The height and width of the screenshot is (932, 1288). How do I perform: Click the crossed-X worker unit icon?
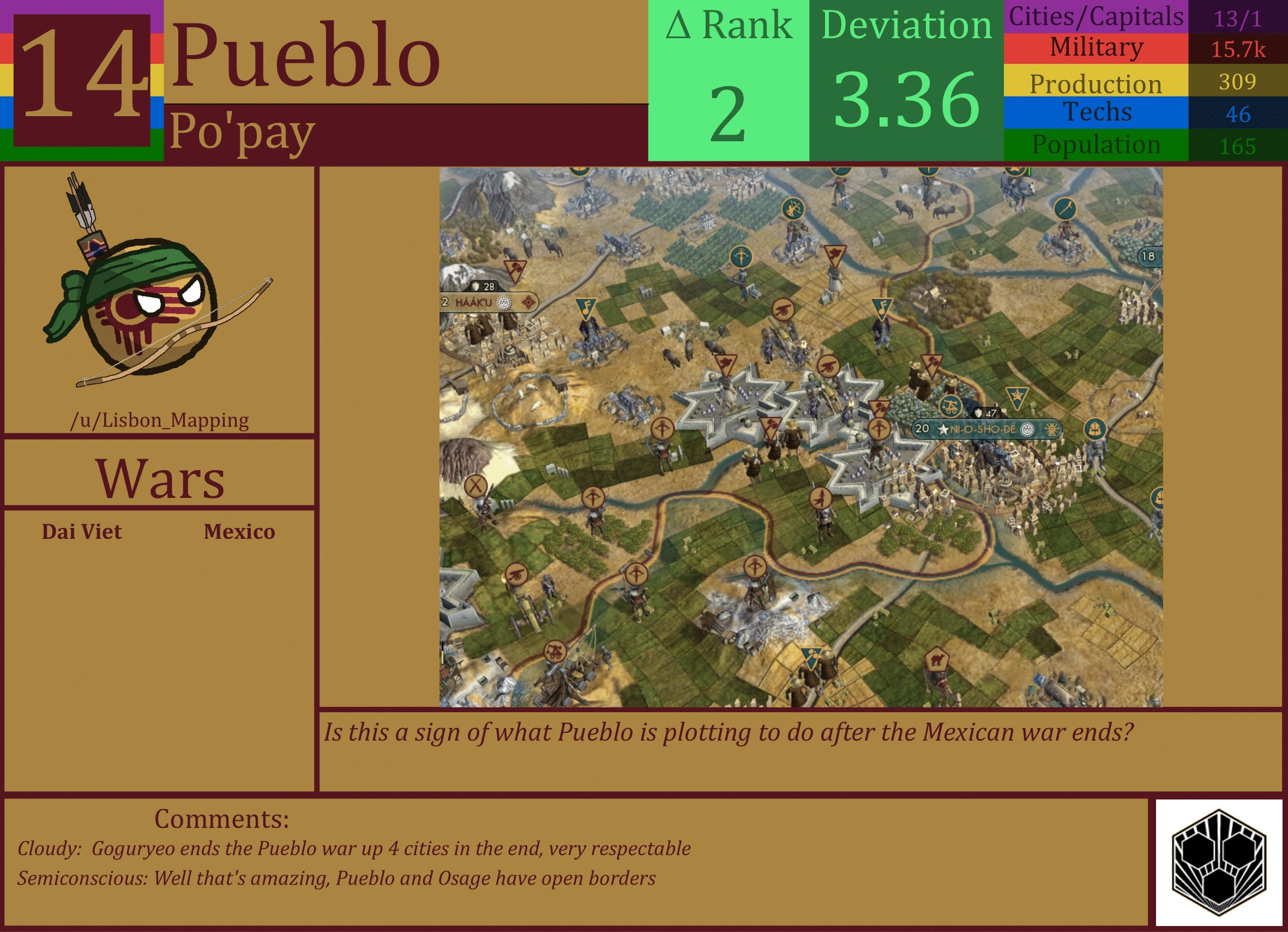(x=475, y=485)
